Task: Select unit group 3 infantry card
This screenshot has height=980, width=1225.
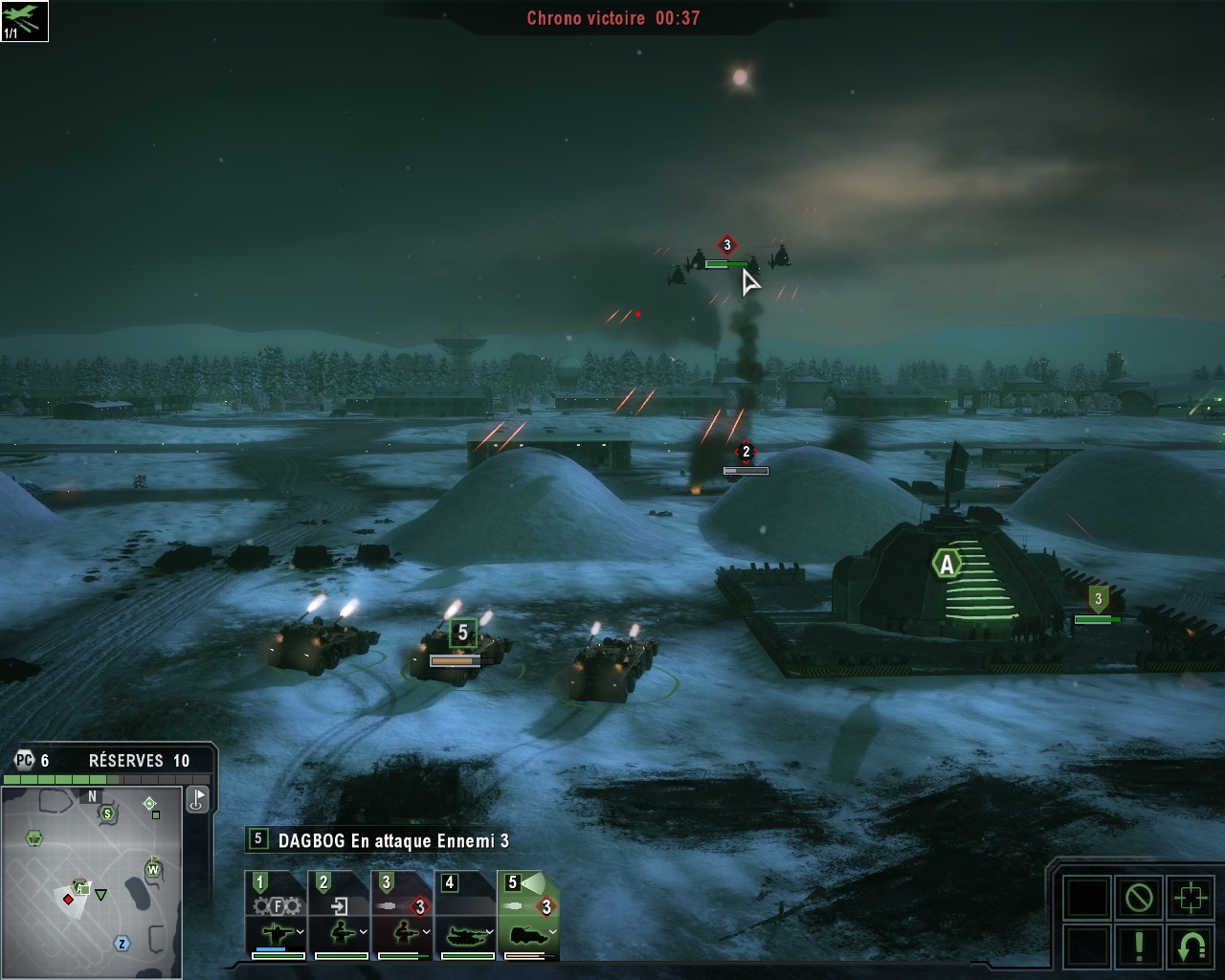Action: pos(403,914)
